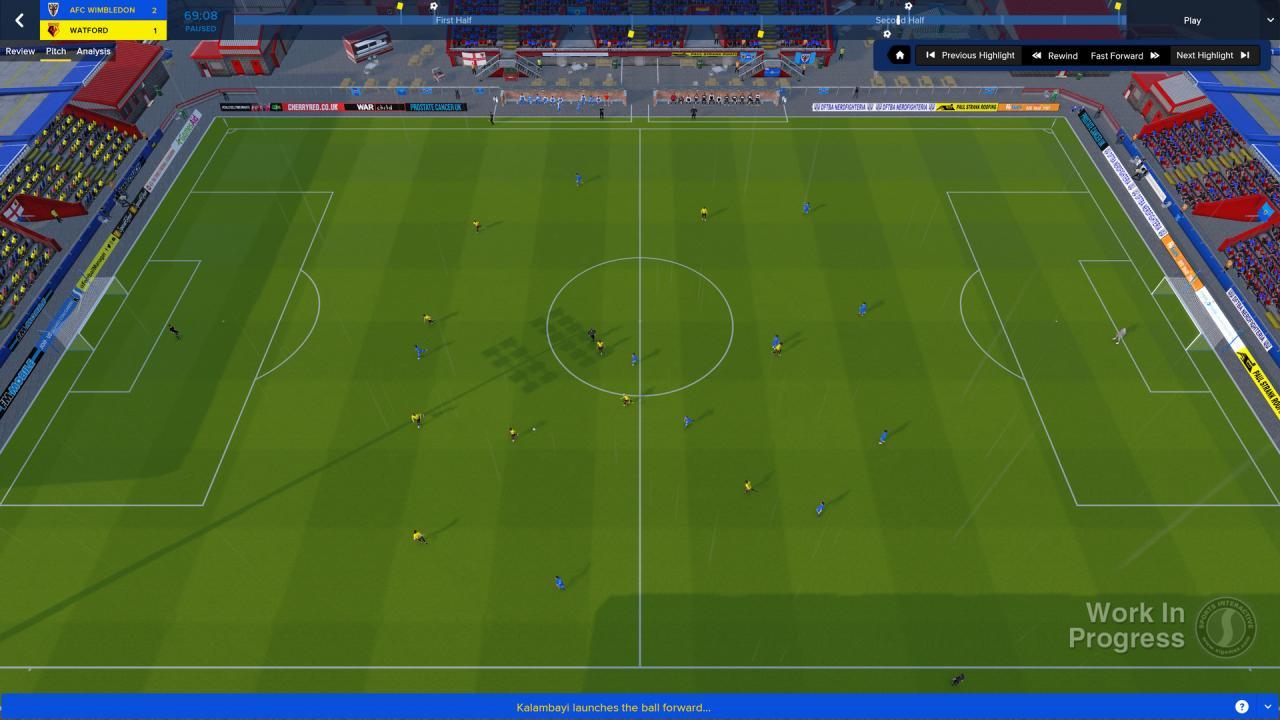Click the substitution marker above the Second Half bar
Image resolution: width=1280 pixels, height=720 pixels.
[908, 6]
